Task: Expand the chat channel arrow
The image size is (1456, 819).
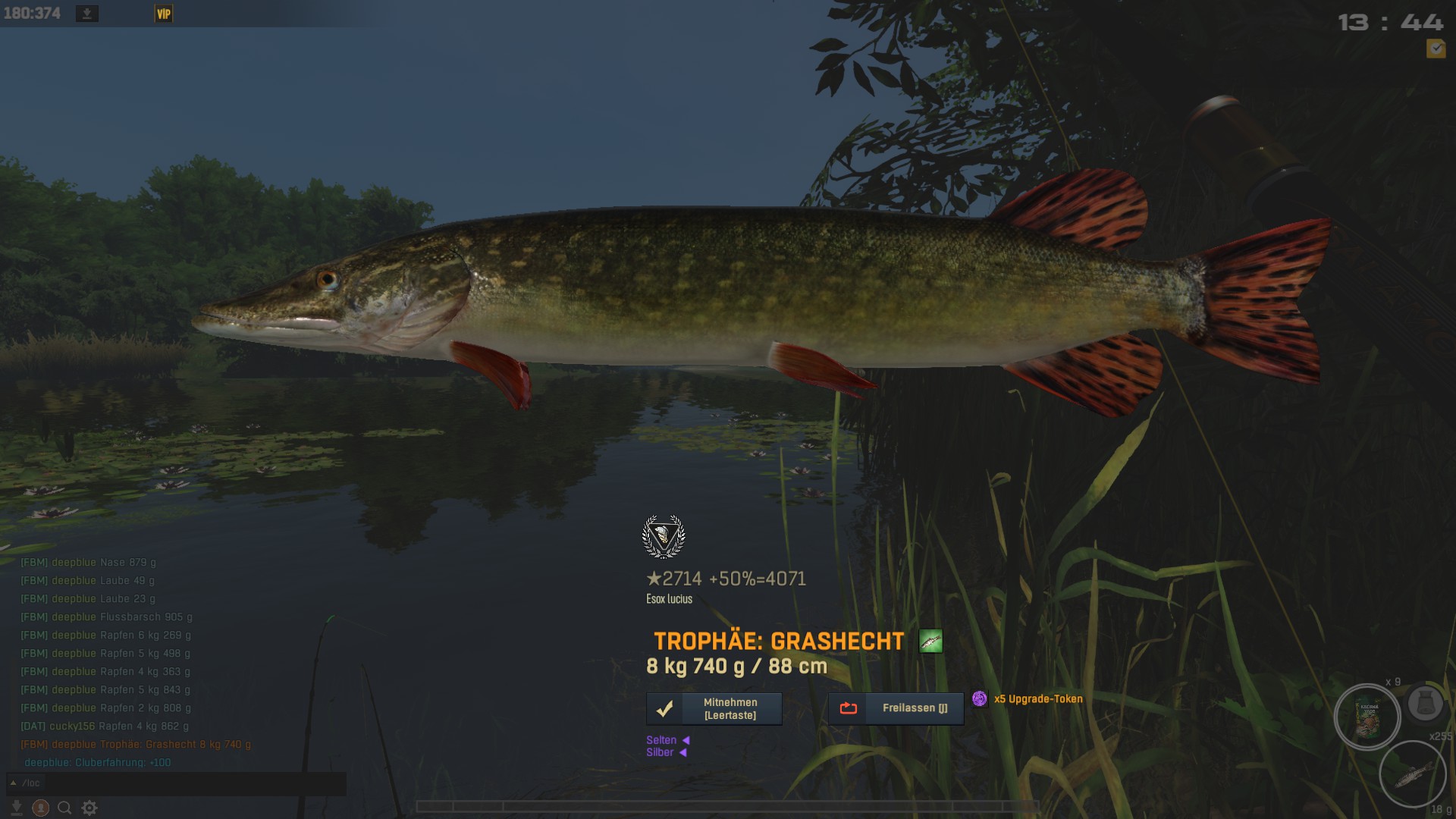Action: 13,783
